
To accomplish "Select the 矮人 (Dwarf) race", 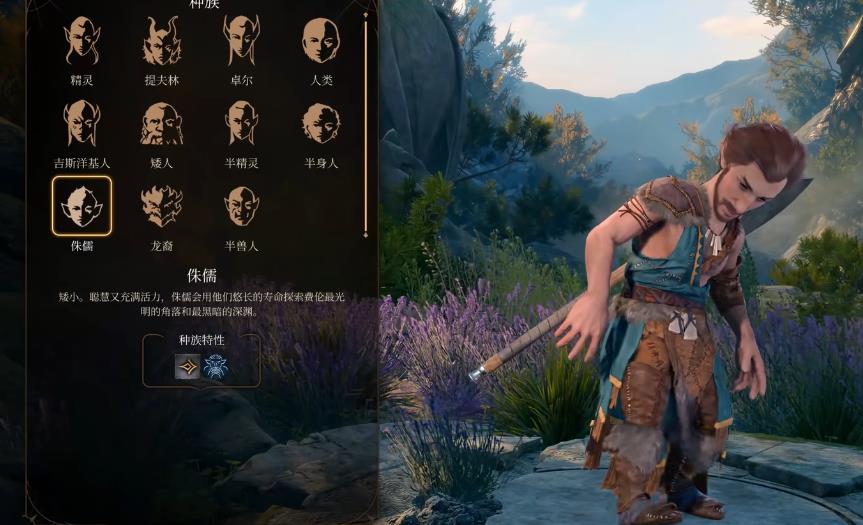I will pos(161,123).
